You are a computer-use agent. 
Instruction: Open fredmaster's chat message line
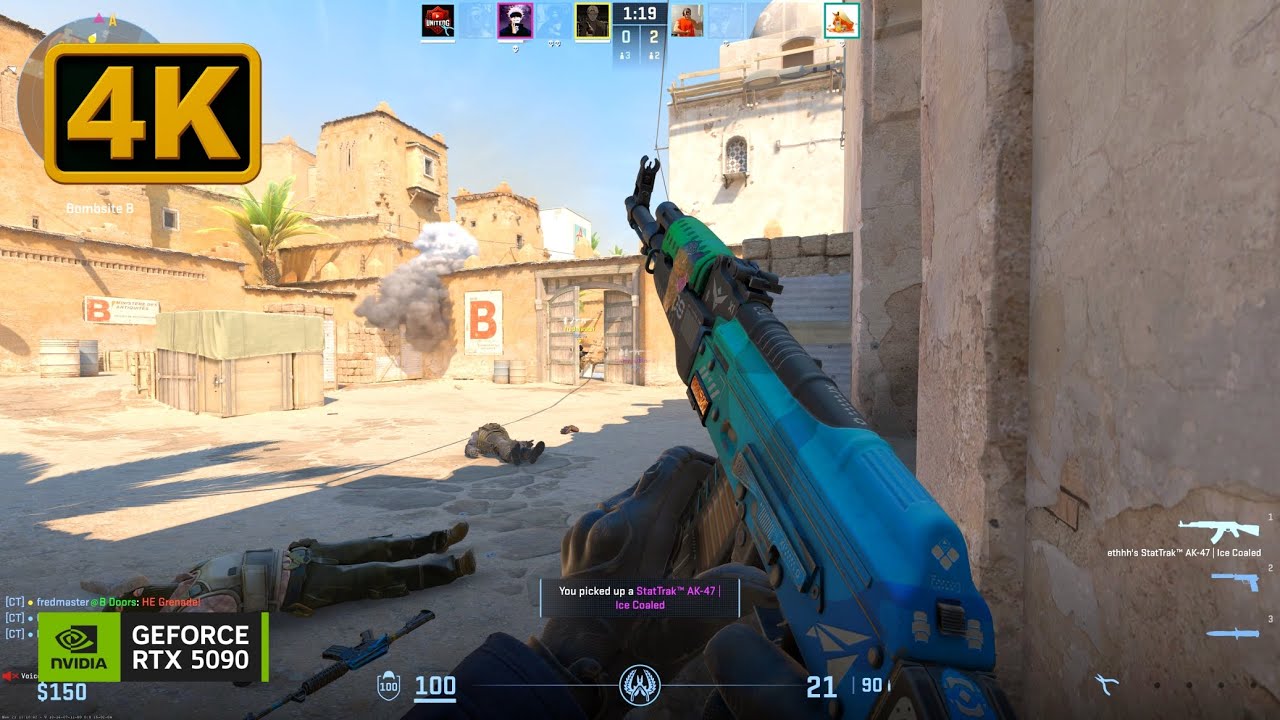[x=105, y=602]
